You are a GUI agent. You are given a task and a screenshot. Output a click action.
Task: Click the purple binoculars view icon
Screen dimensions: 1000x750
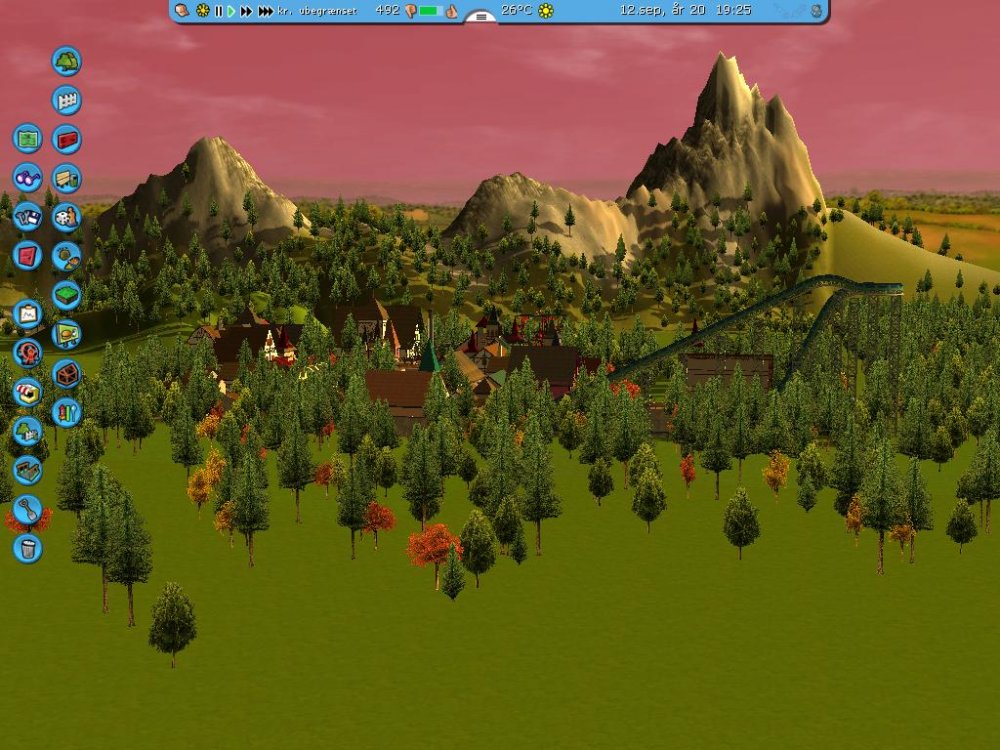coord(27,177)
